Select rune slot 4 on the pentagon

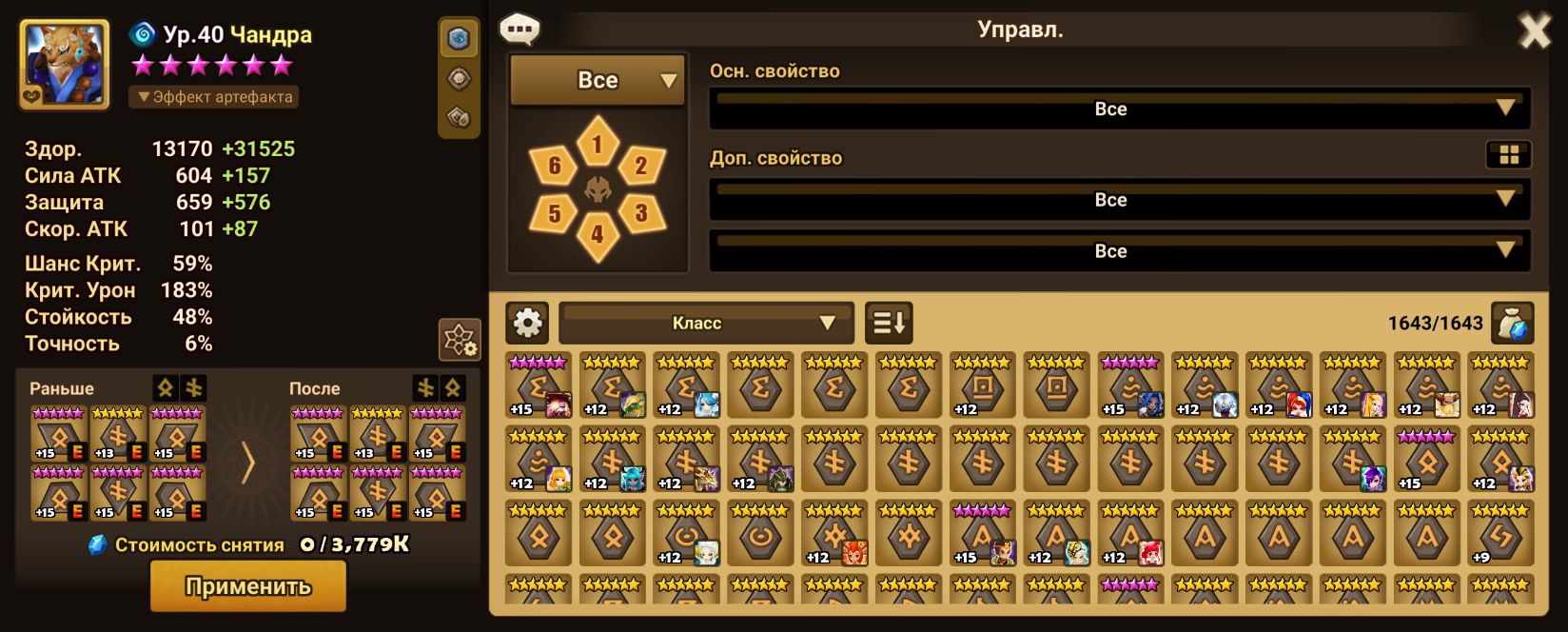pyautogui.click(x=598, y=232)
